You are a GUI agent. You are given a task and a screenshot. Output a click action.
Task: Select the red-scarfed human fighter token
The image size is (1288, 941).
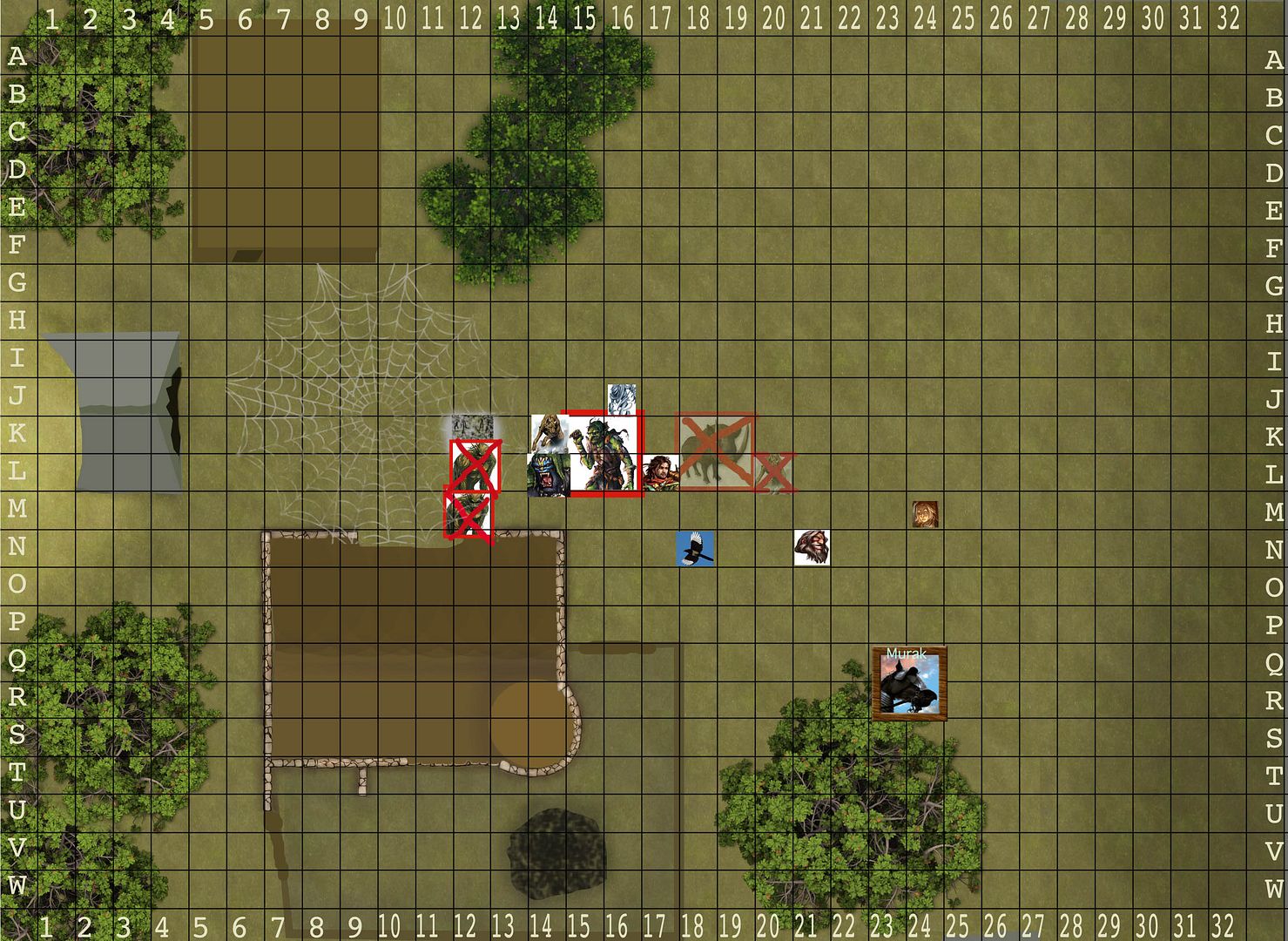[x=660, y=473]
